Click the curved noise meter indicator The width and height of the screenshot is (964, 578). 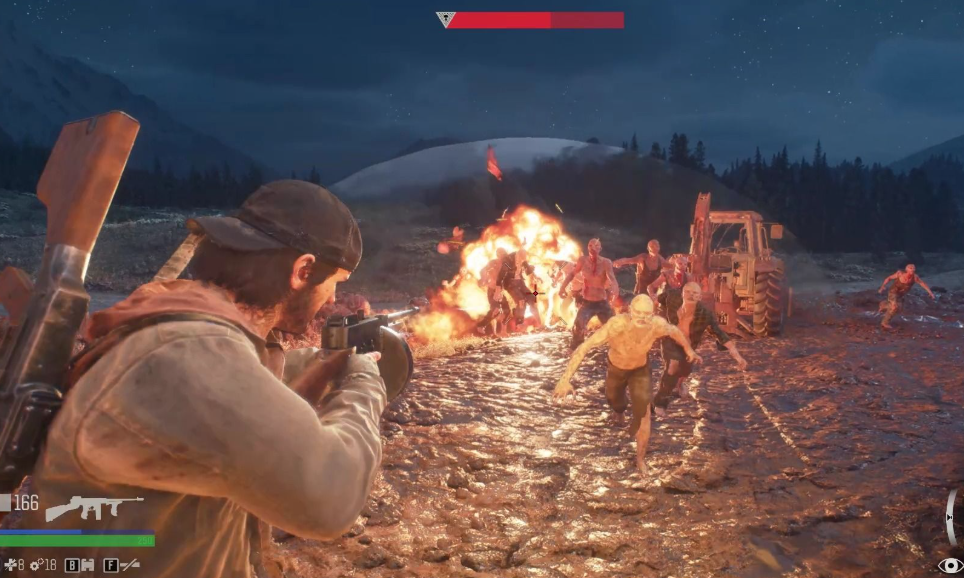(950, 517)
